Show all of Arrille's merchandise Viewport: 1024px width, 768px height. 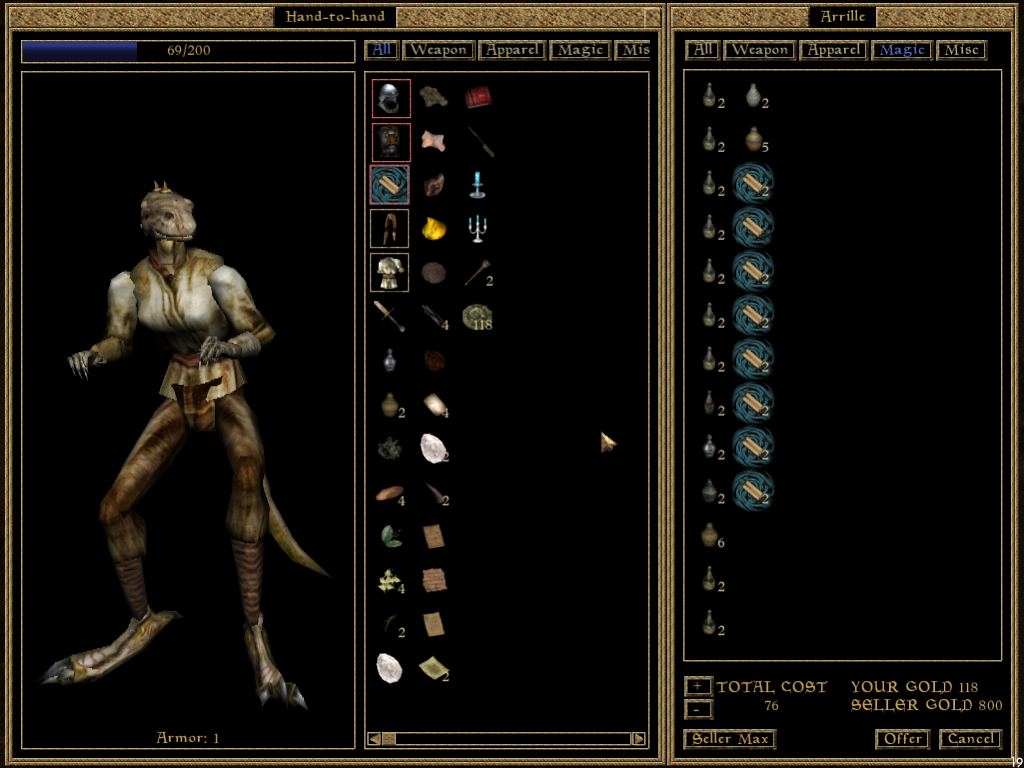[702, 49]
